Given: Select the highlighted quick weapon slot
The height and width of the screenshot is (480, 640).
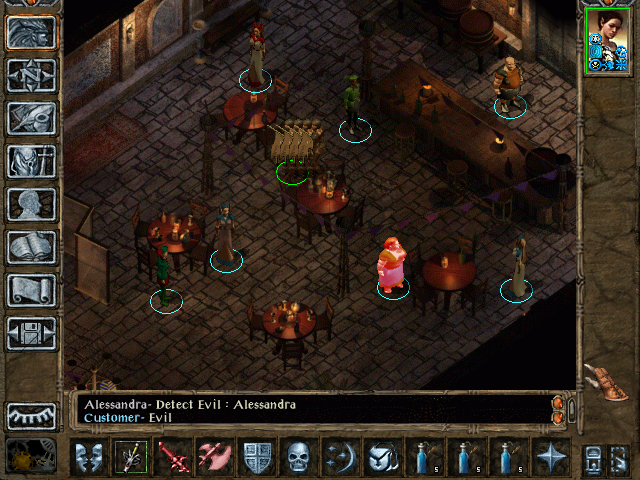Looking at the screenshot, I should coord(130,457).
